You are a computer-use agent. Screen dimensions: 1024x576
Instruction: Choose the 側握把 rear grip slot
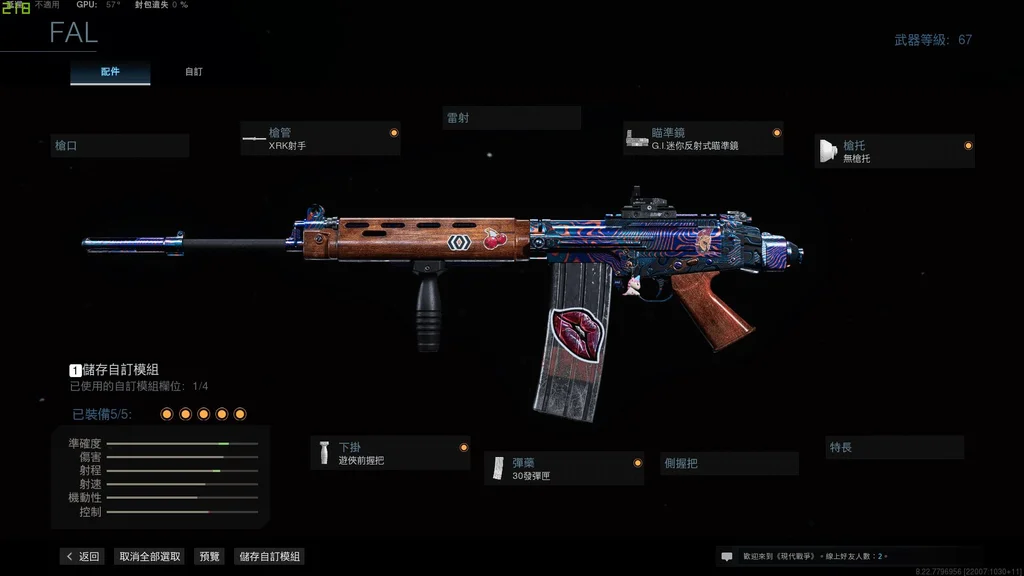pos(730,464)
